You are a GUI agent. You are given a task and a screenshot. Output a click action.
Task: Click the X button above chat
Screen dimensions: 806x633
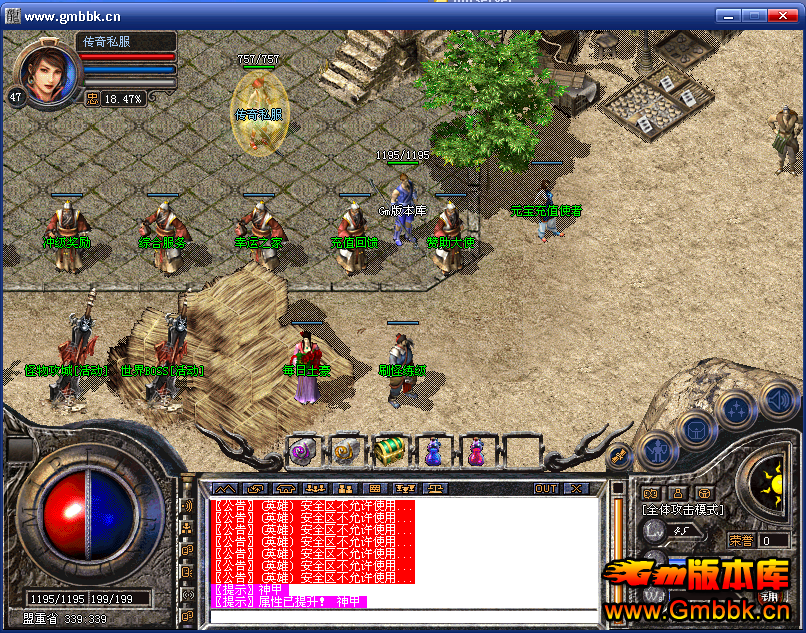[576, 488]
